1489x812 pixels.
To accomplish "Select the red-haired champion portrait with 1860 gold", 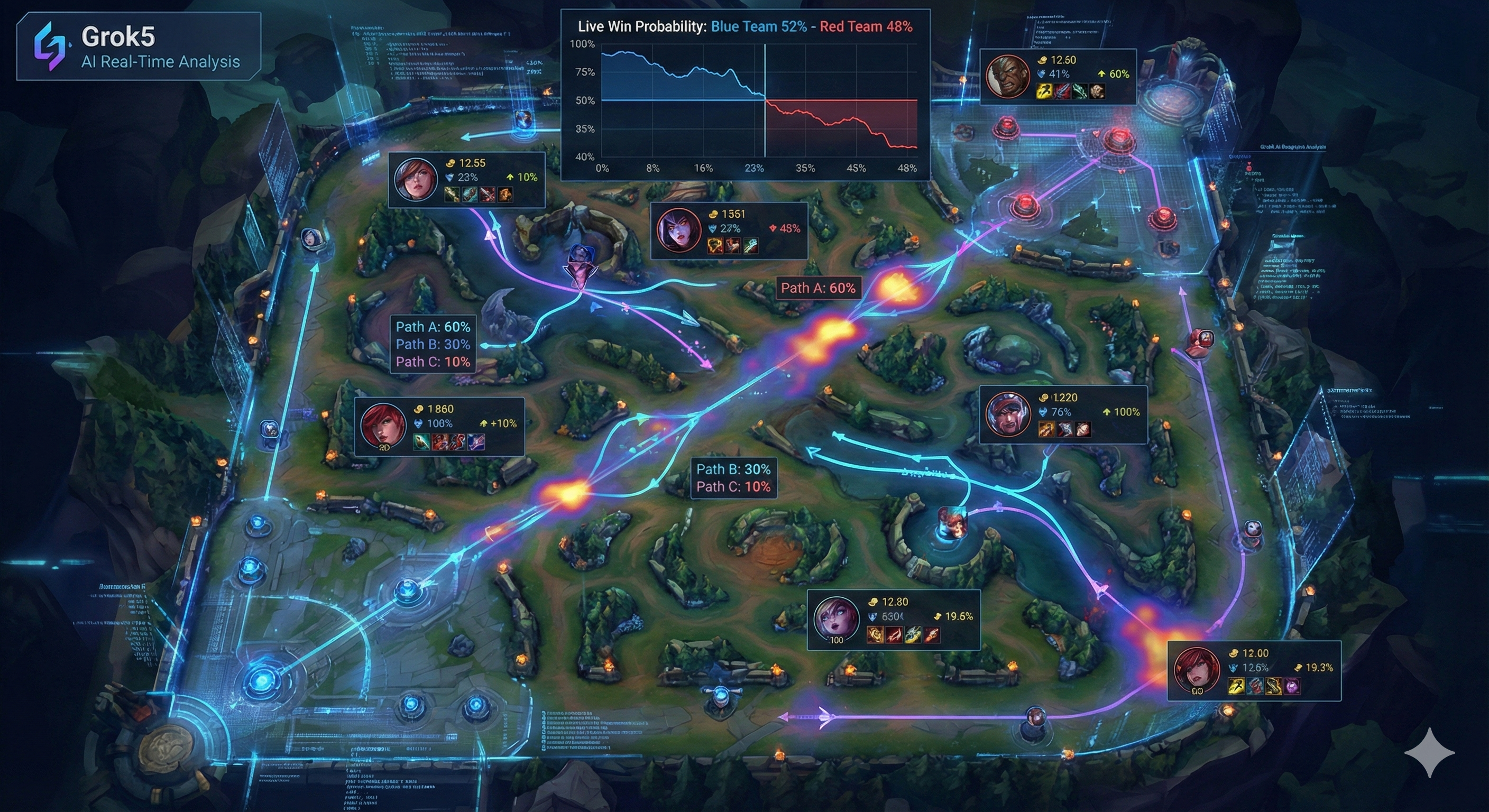I will pyautogui.click(x=383, y=427).
